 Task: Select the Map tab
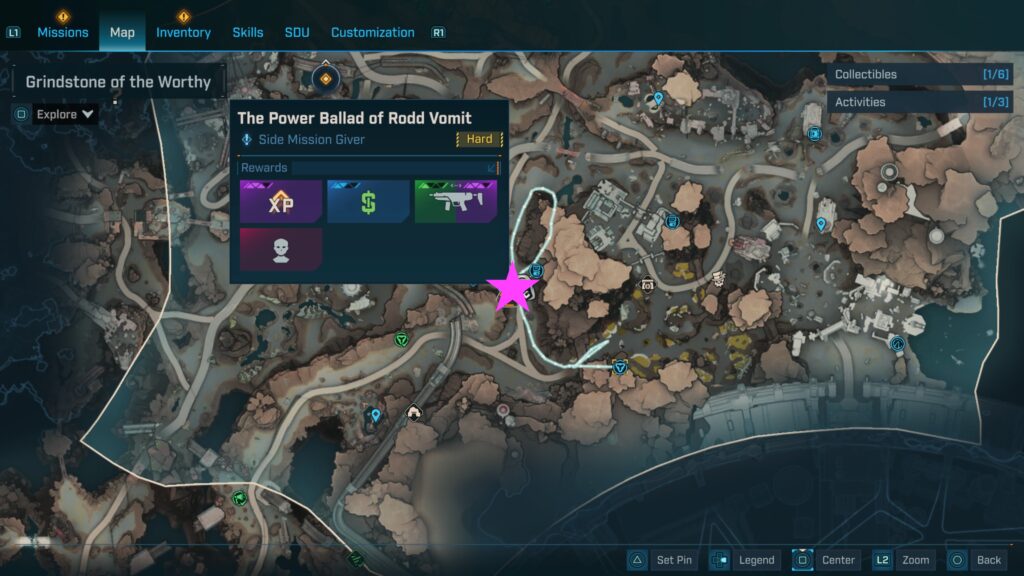pos(122,32)
